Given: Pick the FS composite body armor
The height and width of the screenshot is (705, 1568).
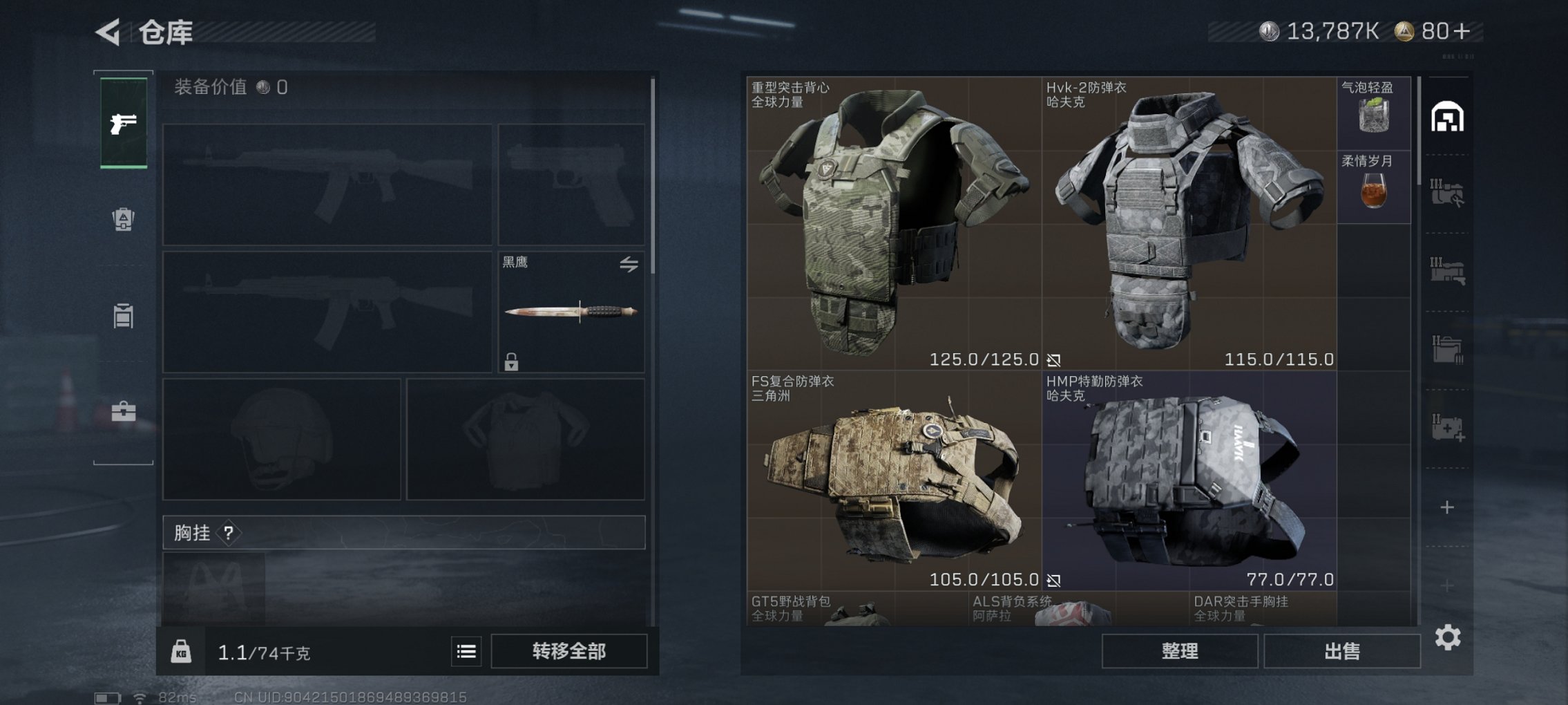Looking at the screenshot, I should point(893,480).
